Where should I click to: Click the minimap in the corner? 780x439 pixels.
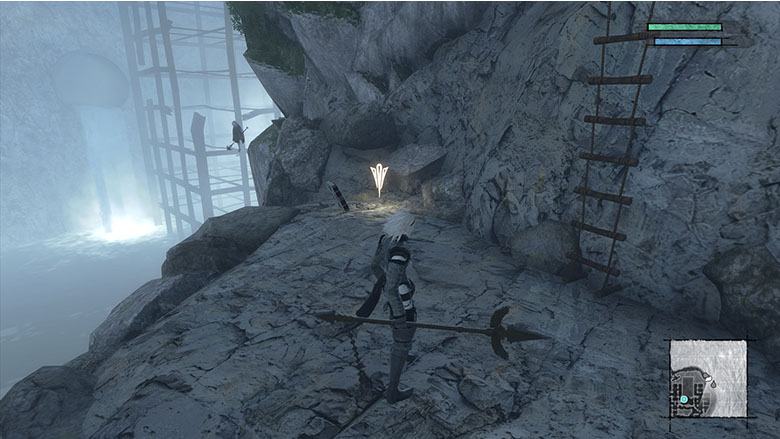point(708,378)
